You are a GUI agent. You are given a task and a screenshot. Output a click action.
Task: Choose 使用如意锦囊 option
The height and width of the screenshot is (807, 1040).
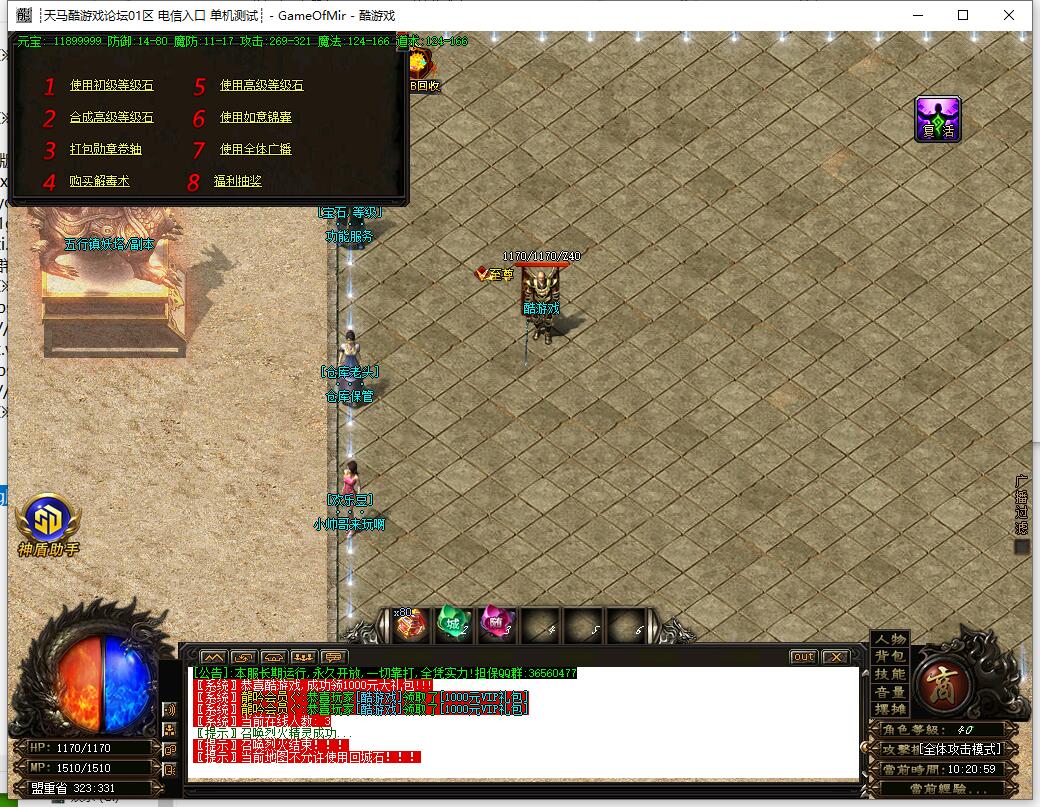point(255,118)
